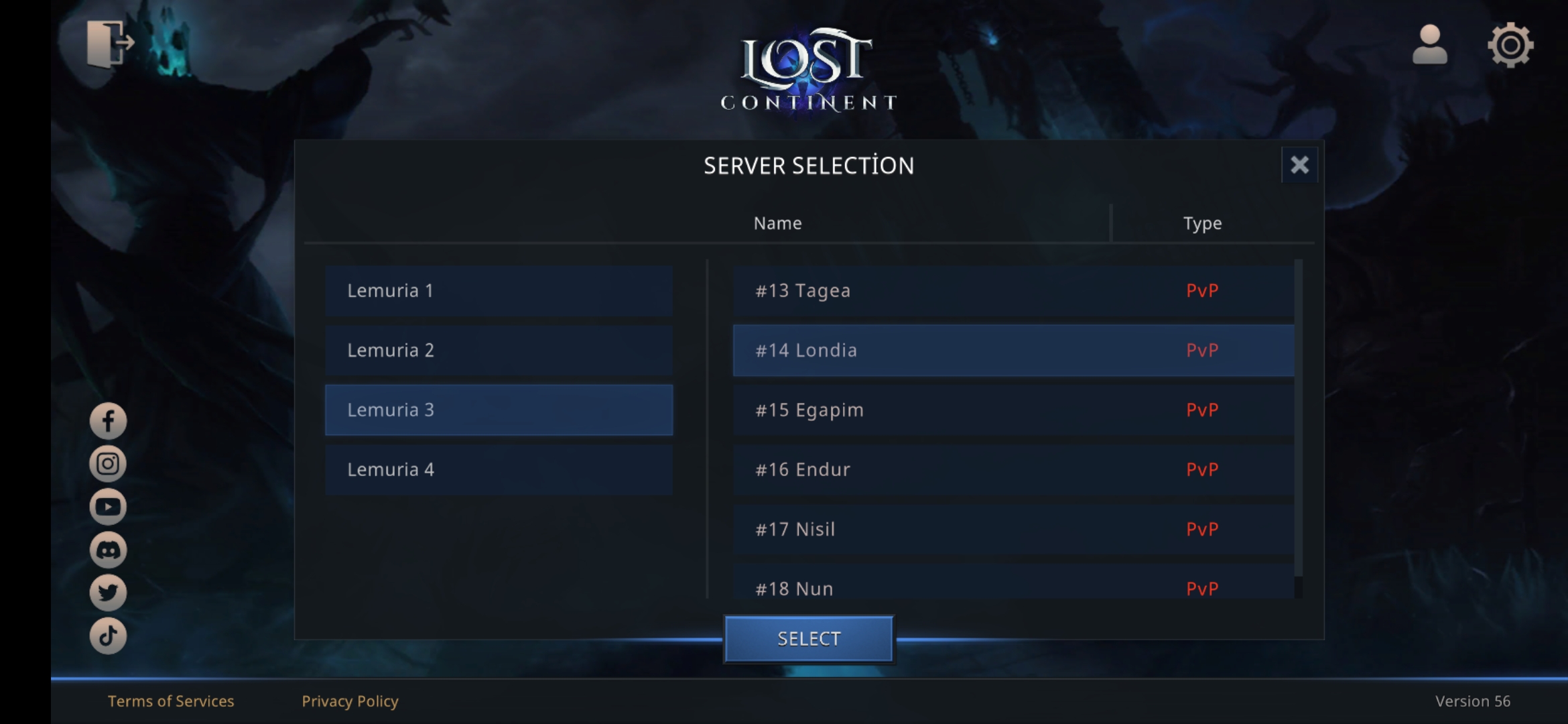Viewport: 1568px width, 724px height.
Task: Choose the #18 Nun server
Action: (1013, 587)
